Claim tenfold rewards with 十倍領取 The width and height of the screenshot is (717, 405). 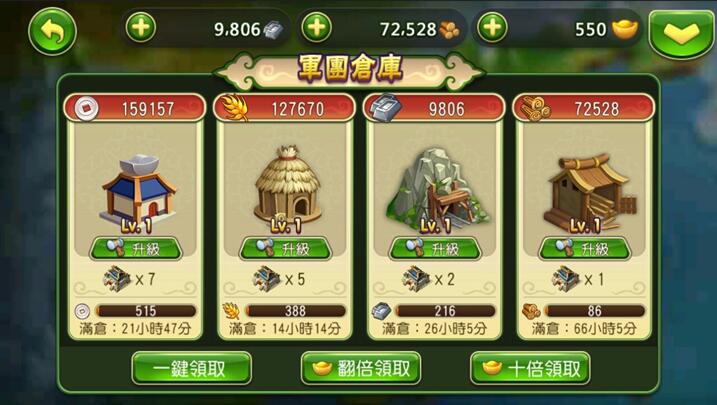[530, 368]
